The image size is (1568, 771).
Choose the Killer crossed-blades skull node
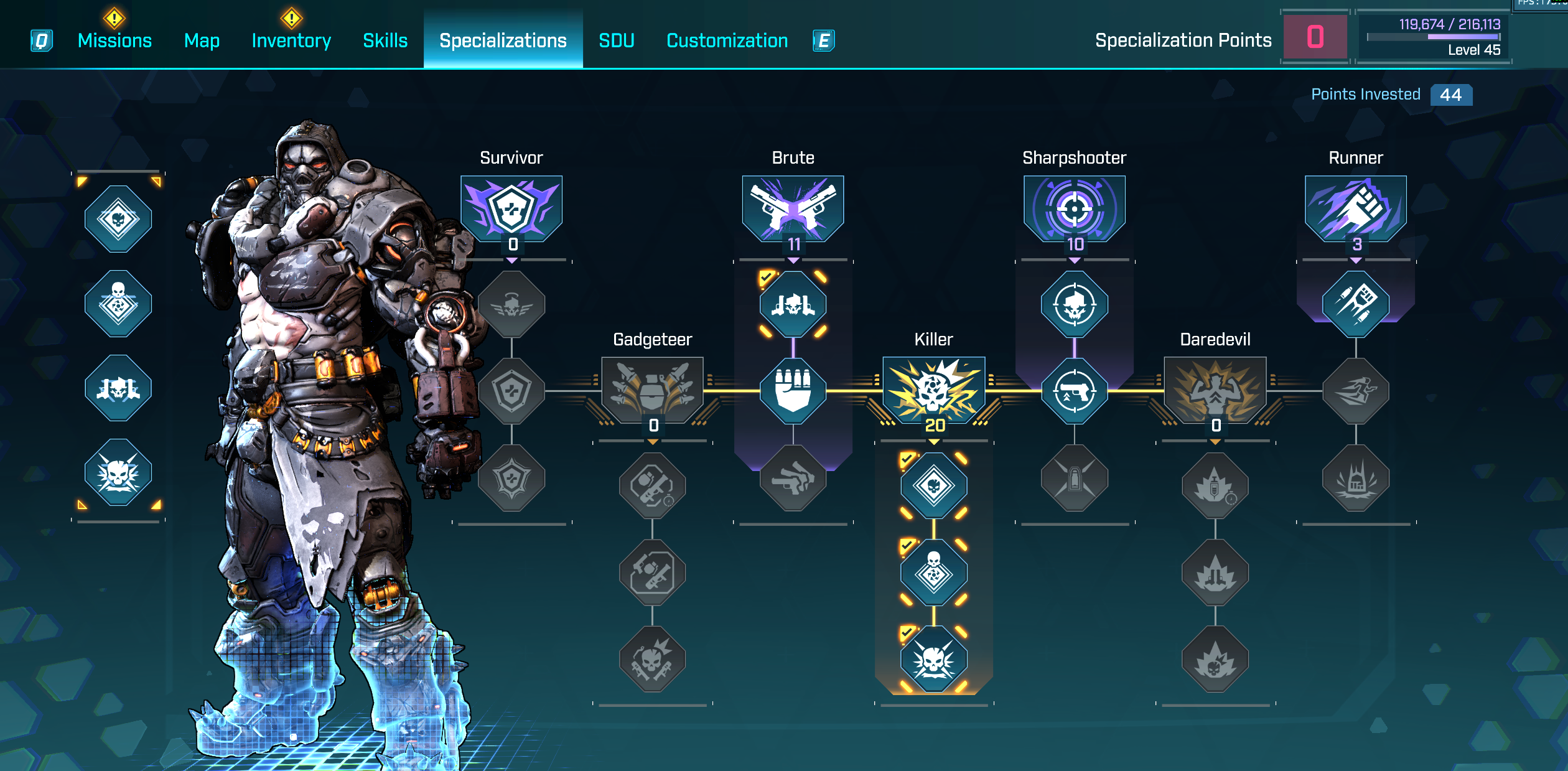click(933, 659)
